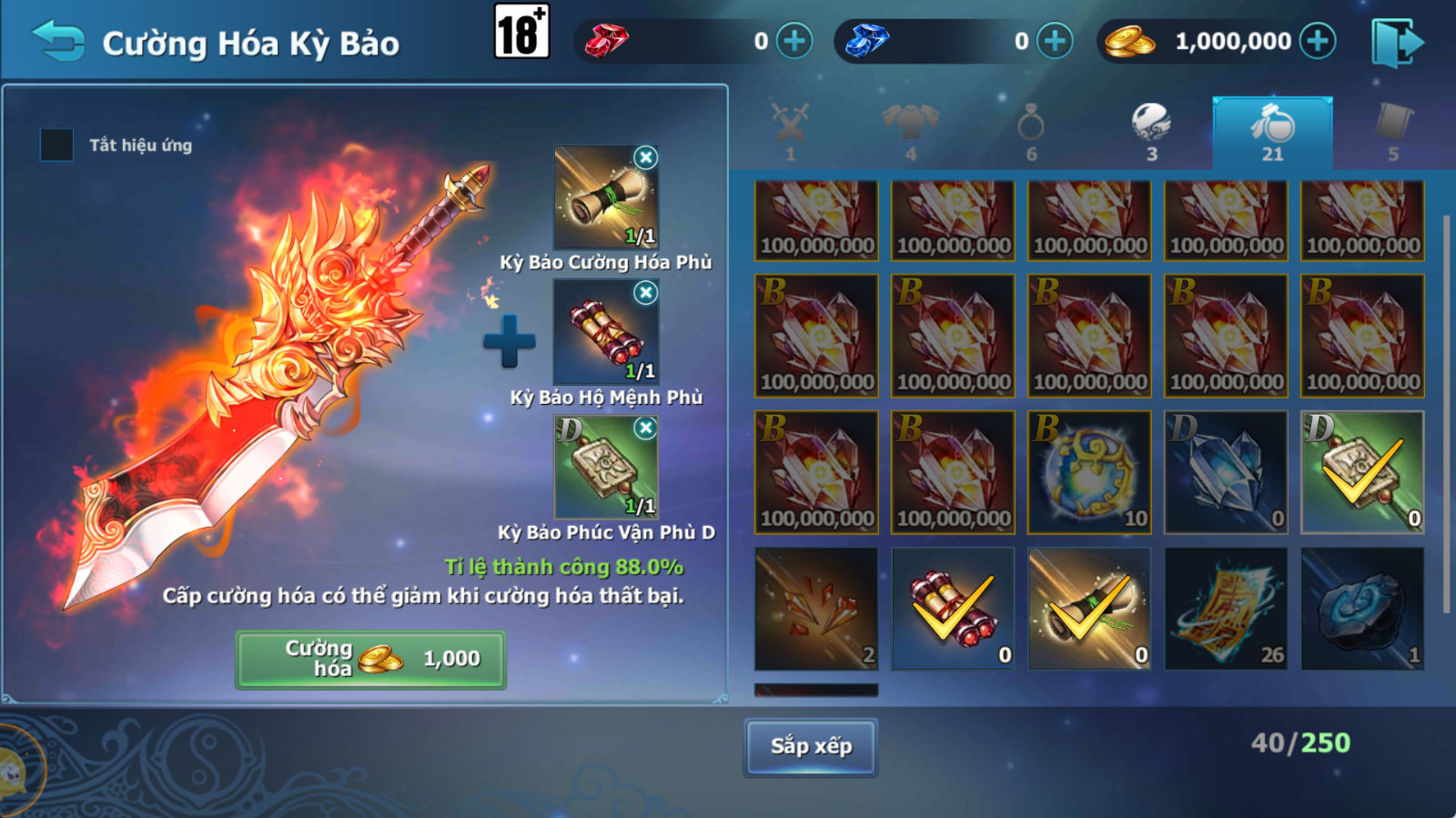
Task: Go back using the return arrow
Action: coord(58,42)
